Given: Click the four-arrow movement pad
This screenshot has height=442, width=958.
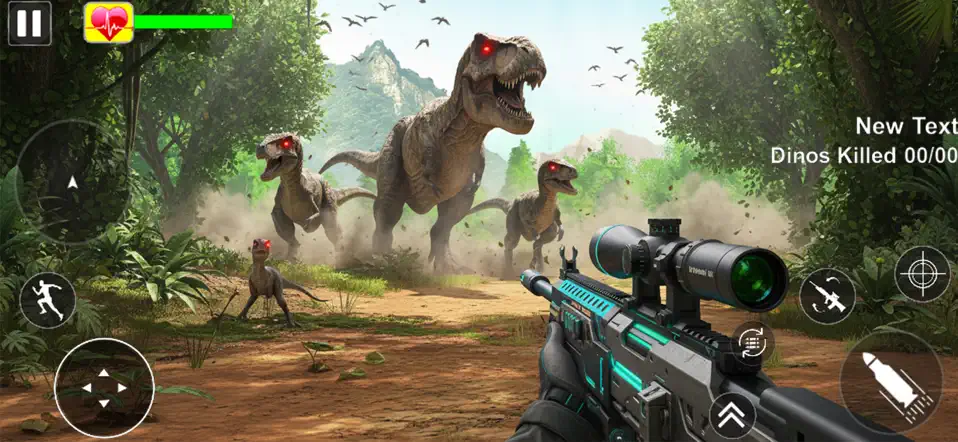Looking at the screenshot, I should click(x=103, y=387).
